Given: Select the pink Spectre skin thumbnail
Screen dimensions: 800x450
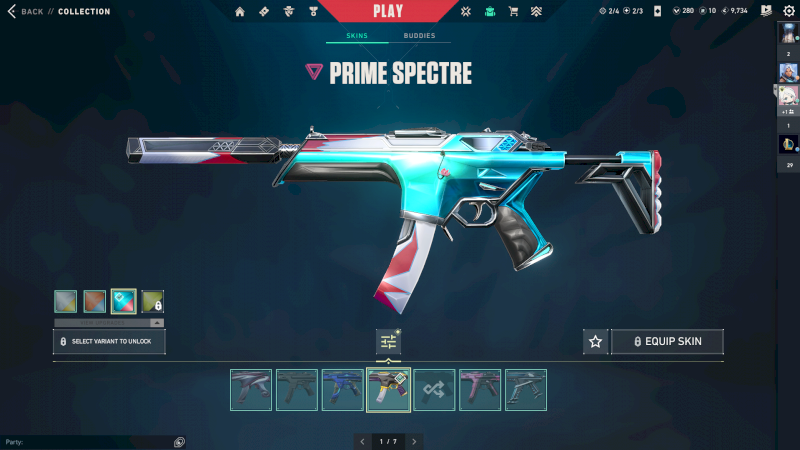Looking at the screenshot, I should [x=480, y=390].
